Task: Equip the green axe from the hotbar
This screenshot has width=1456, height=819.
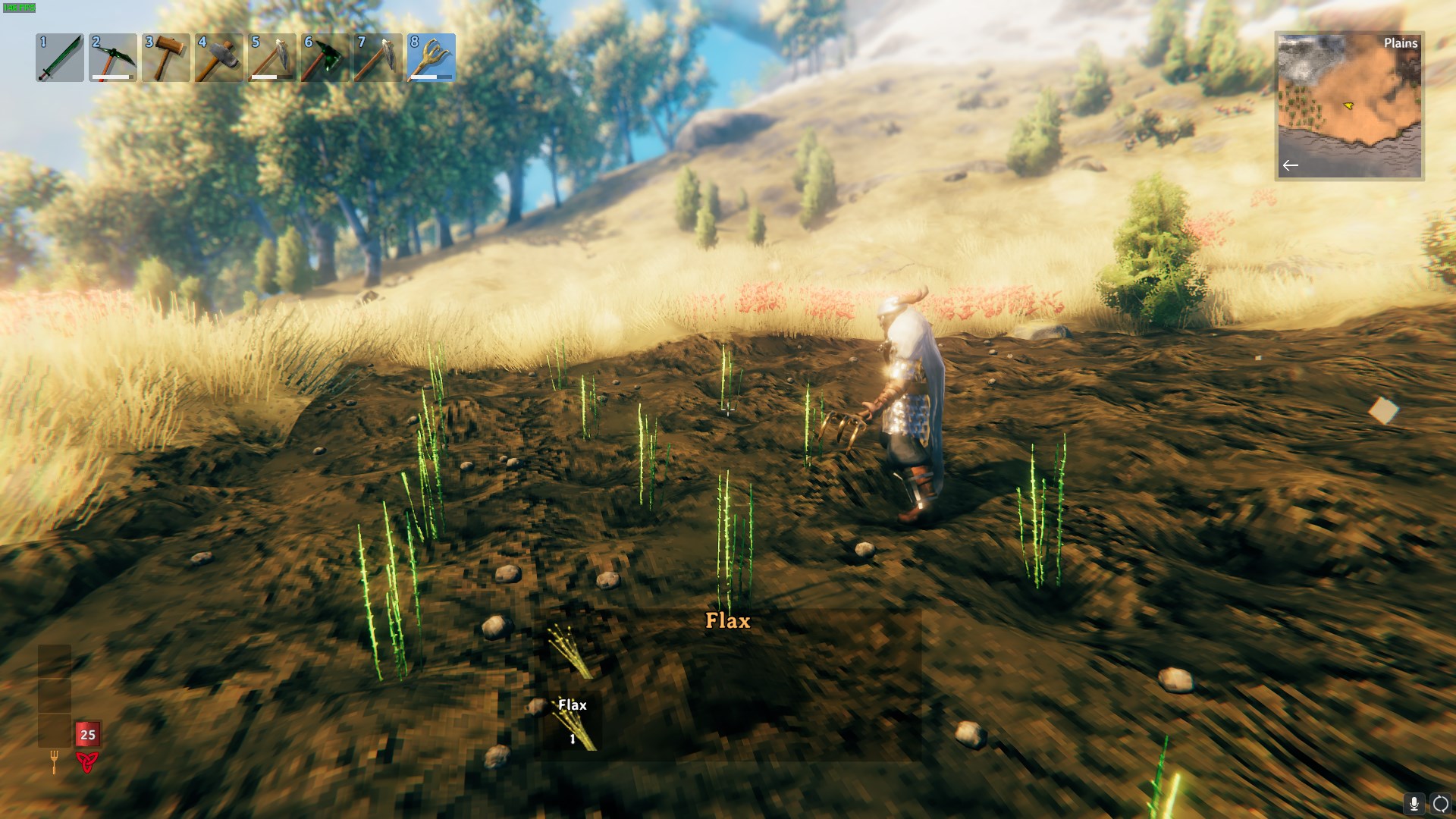Action: 325,58
